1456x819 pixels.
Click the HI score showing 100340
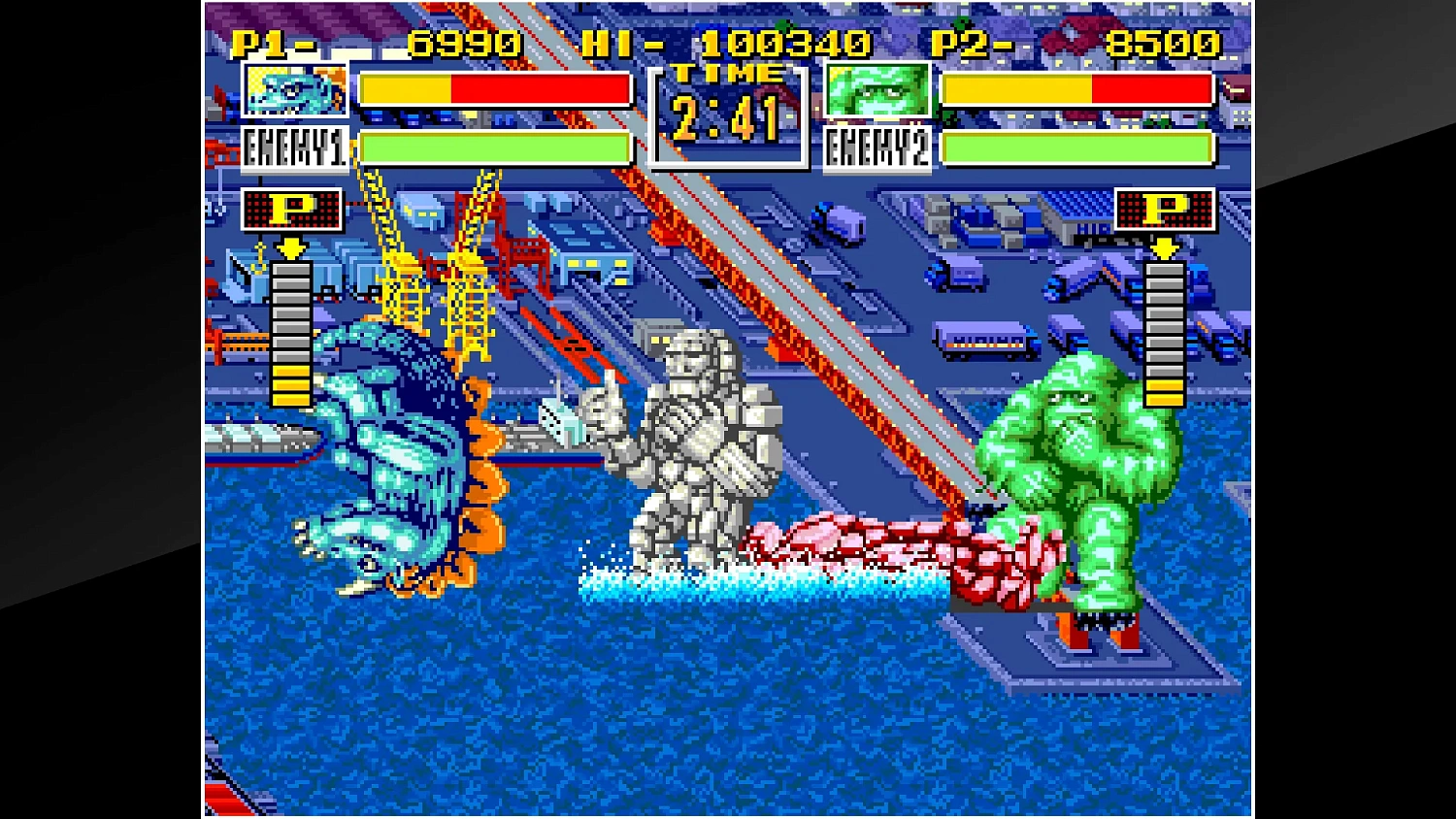click(786, 42)
